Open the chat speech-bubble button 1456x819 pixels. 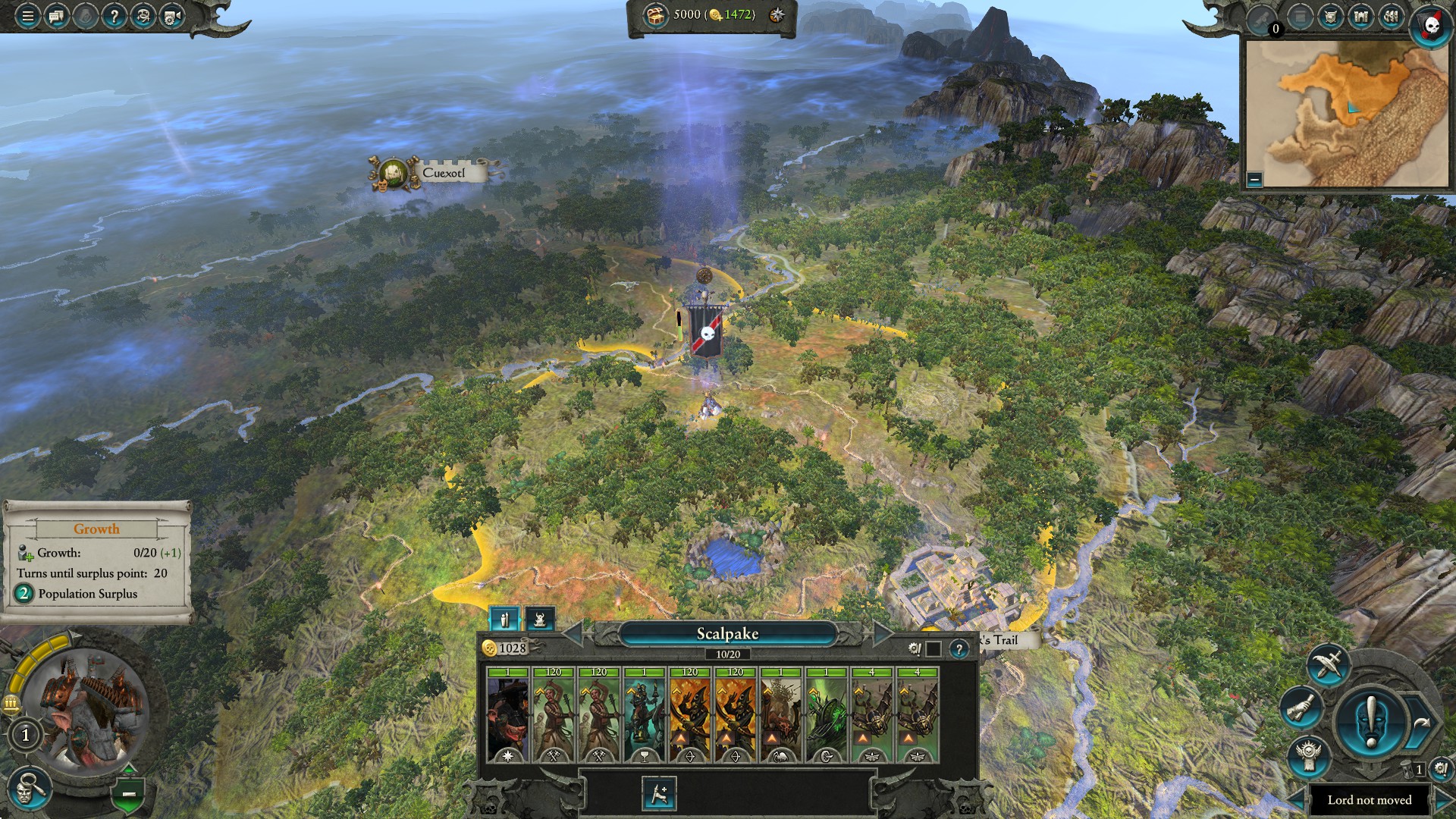click(x=56, y=15)
